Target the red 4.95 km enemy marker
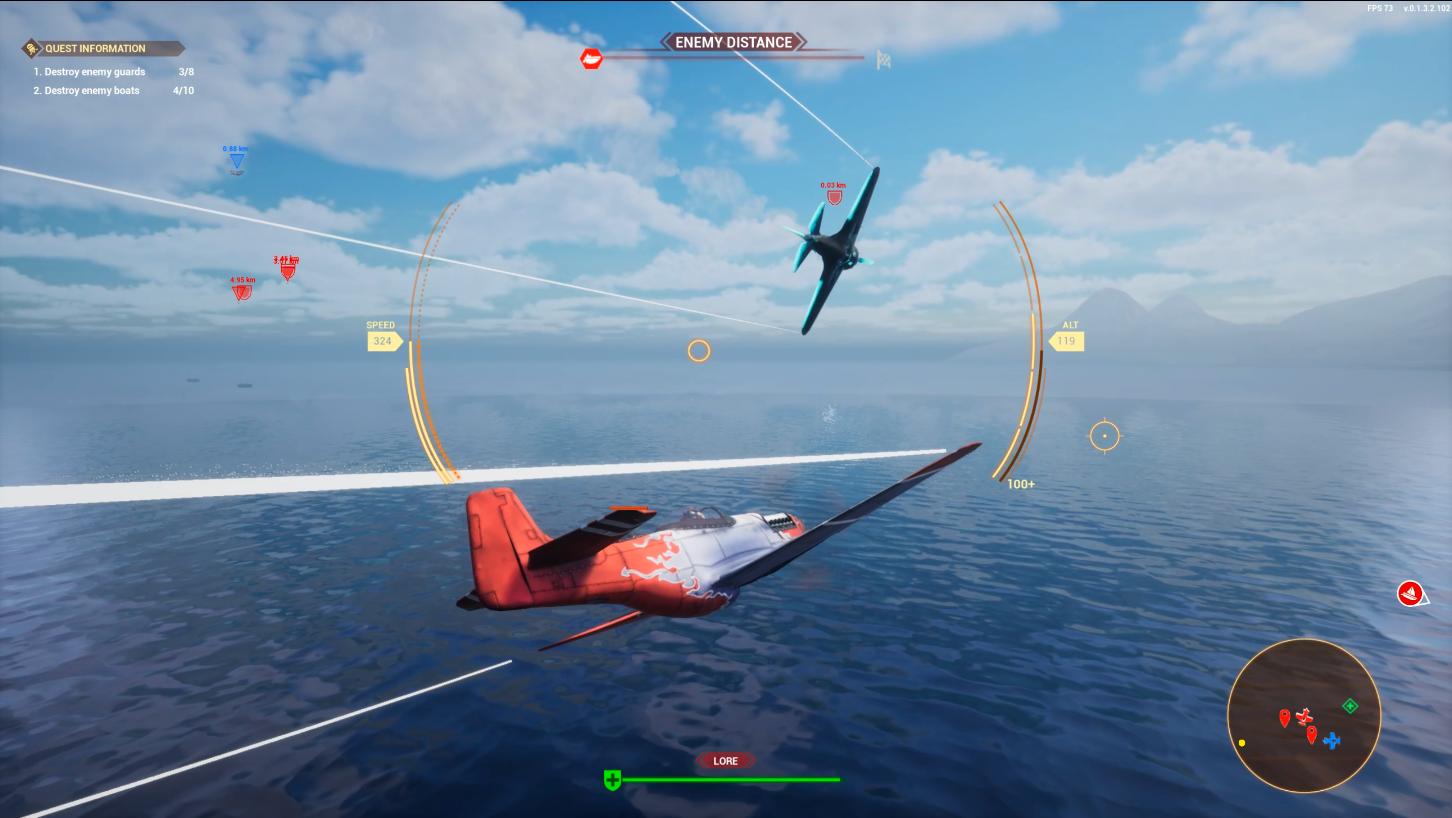1452x818 pixels. [x=241, y=292]
